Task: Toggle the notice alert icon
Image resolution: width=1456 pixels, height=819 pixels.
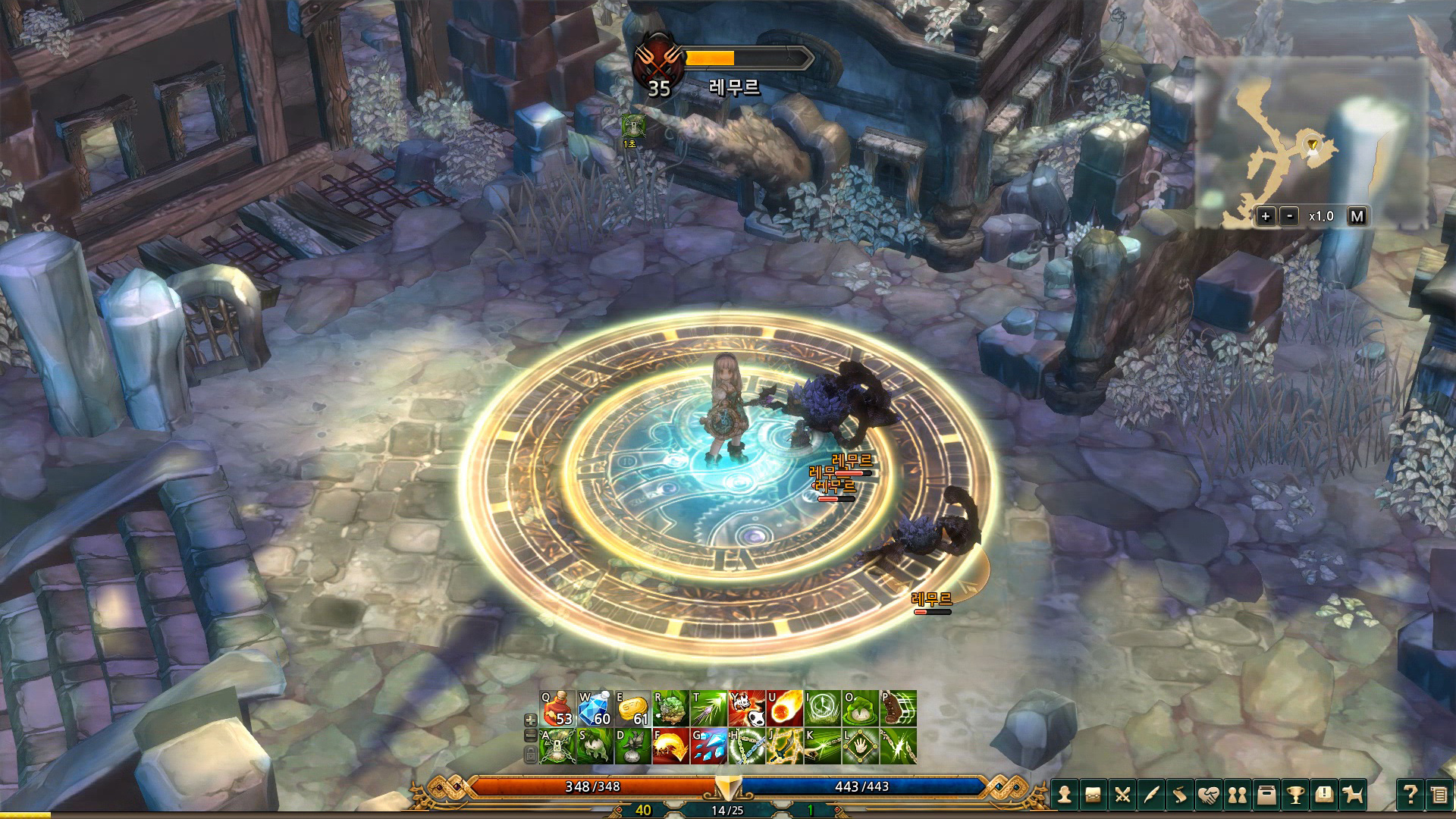Action: [1325, 796]
